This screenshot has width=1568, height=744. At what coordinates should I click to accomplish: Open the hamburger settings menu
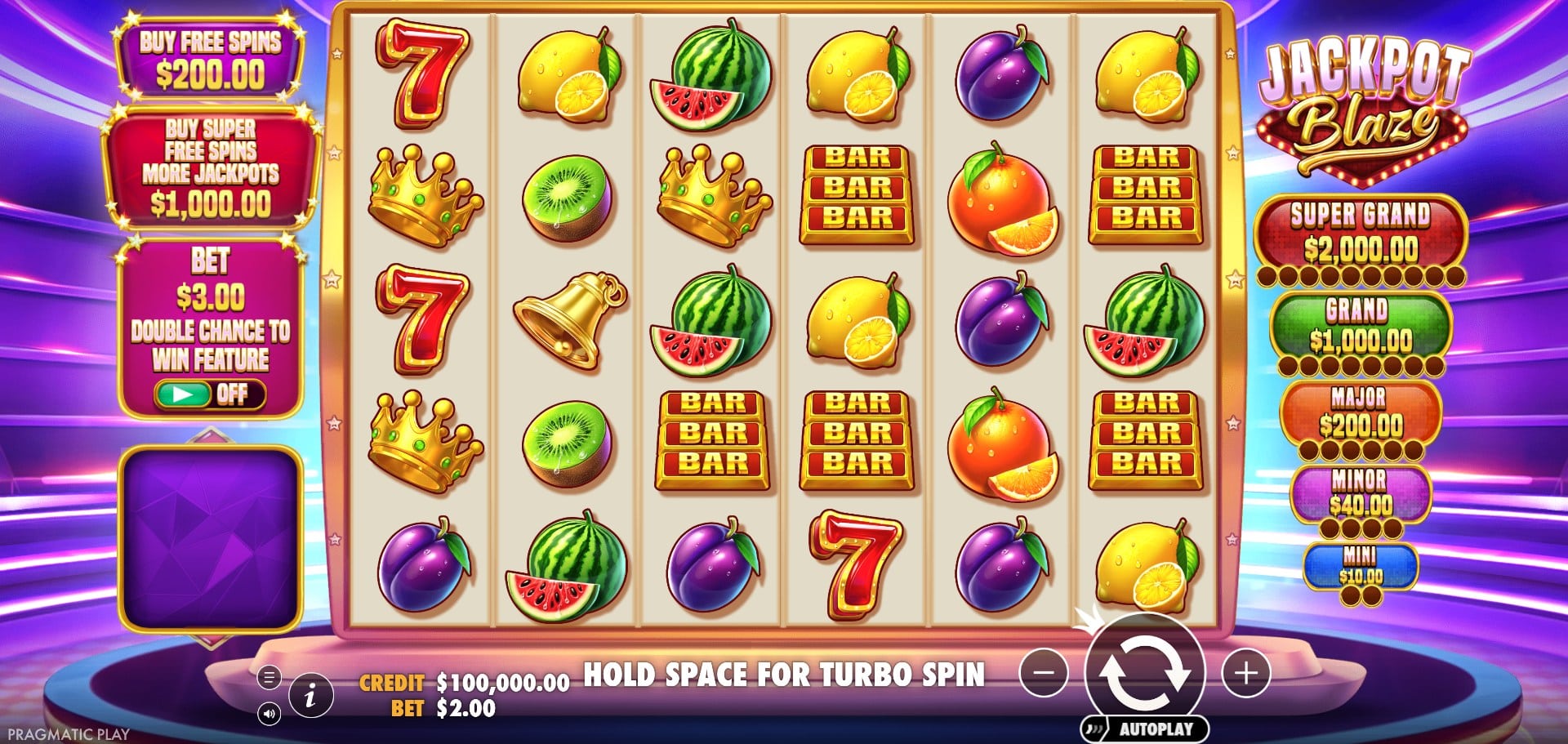pyautogui.click(x=269, y=677)
